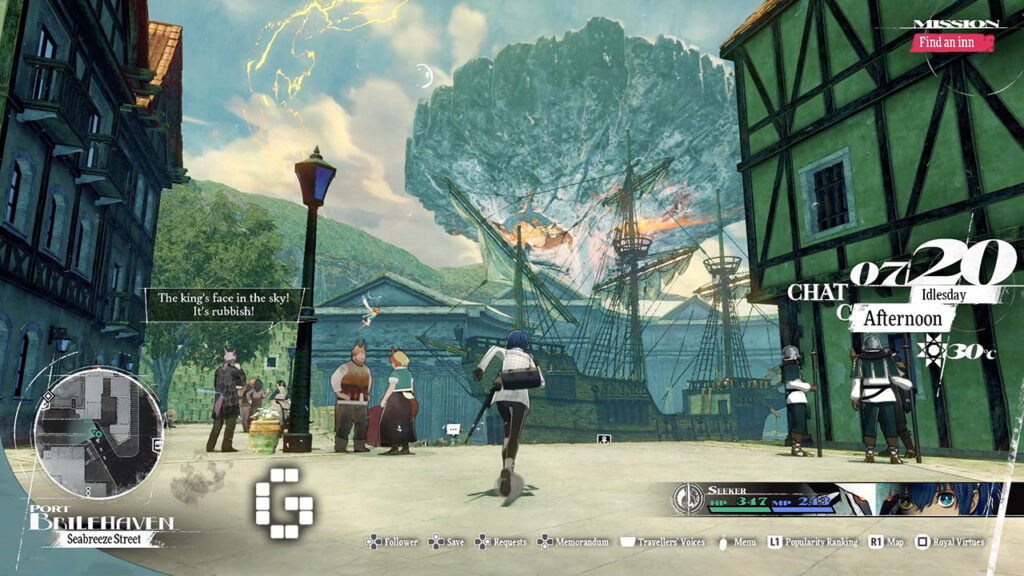Click the Port Brilehaven location label
1024x576 pixels.
click(x=100, y=521)
